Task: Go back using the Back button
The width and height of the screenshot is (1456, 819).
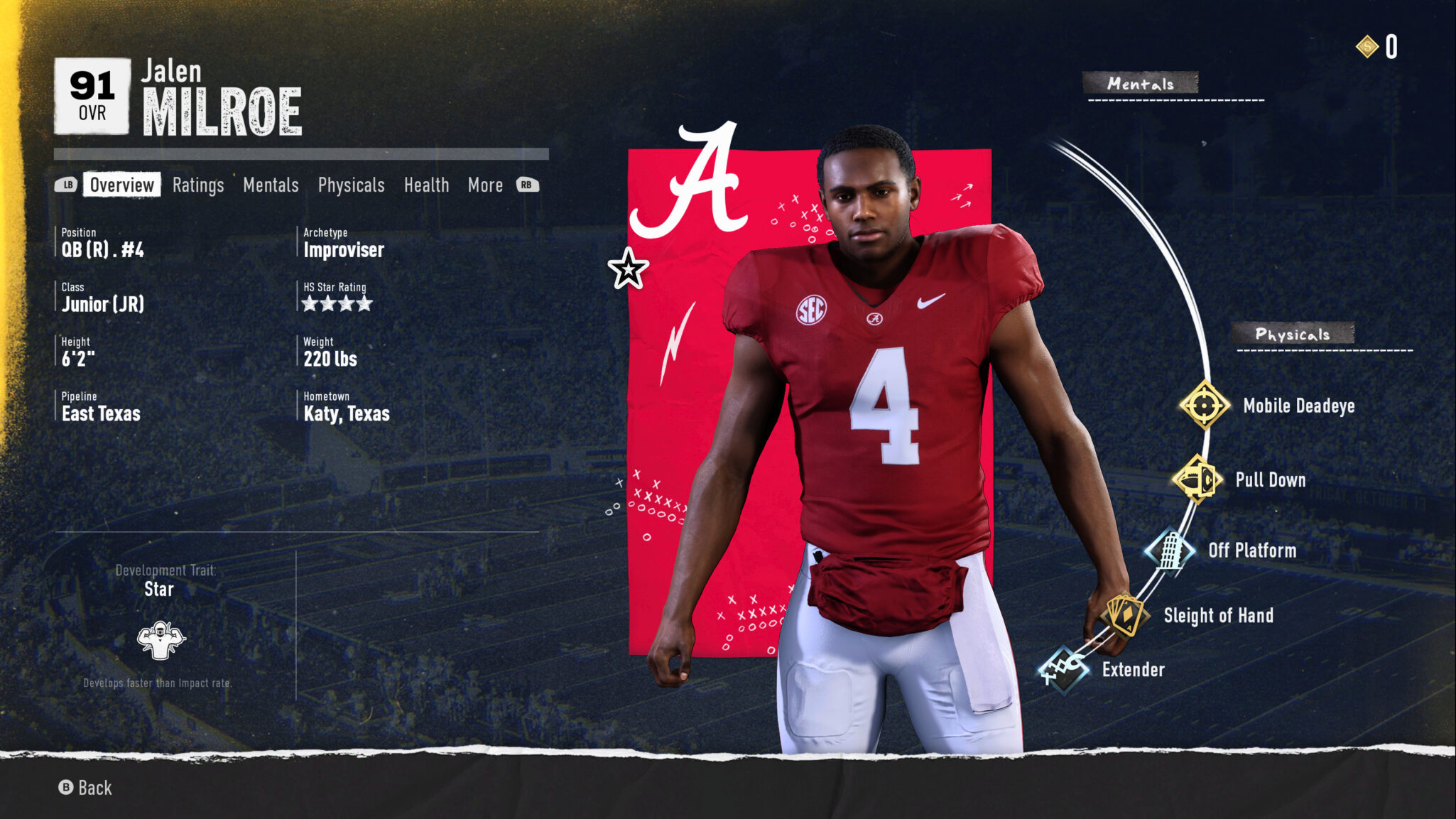Action: click(x=85, y=788)
